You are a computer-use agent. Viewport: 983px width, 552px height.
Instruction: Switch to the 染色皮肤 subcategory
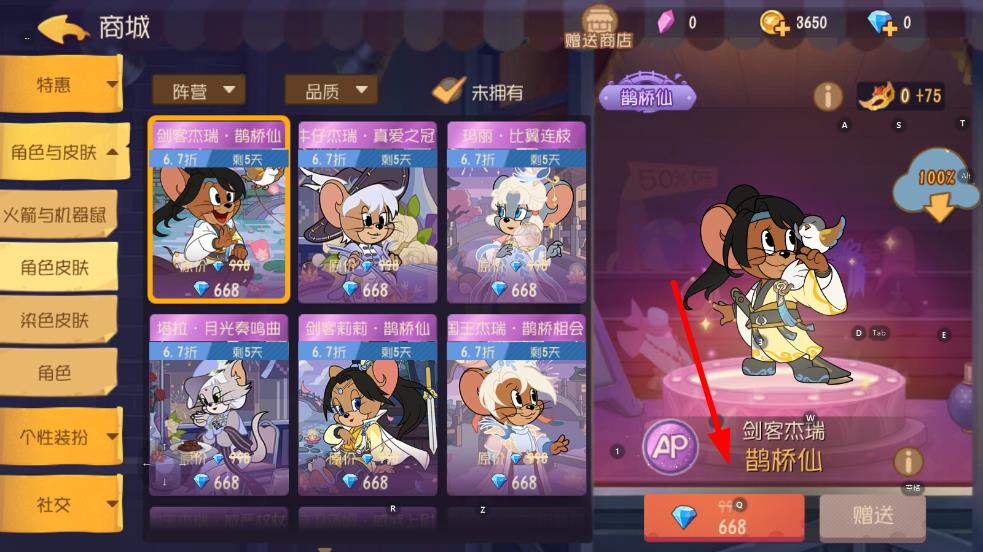56,320
